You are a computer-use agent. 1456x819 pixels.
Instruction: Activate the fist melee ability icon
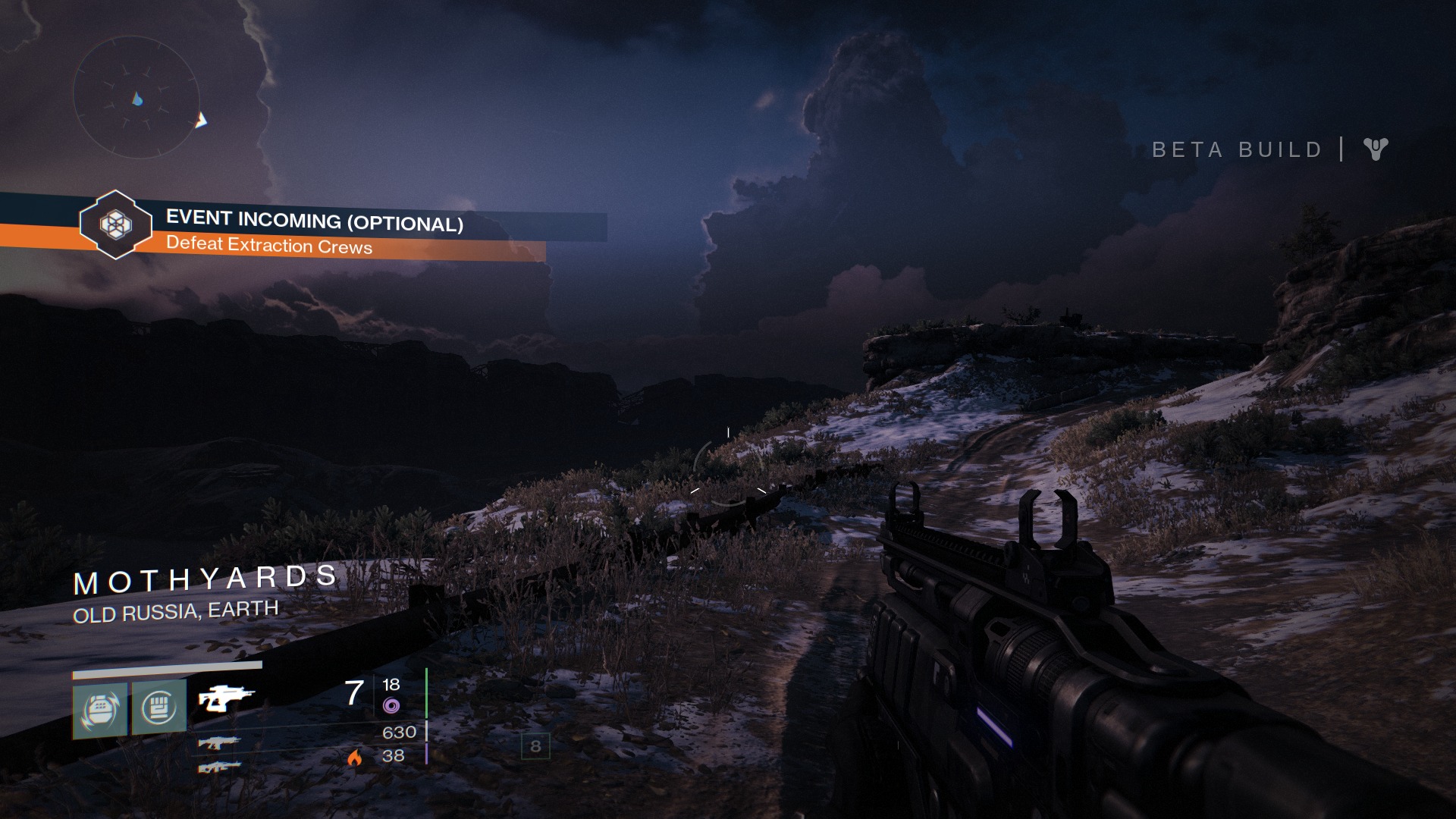(159, 708)
